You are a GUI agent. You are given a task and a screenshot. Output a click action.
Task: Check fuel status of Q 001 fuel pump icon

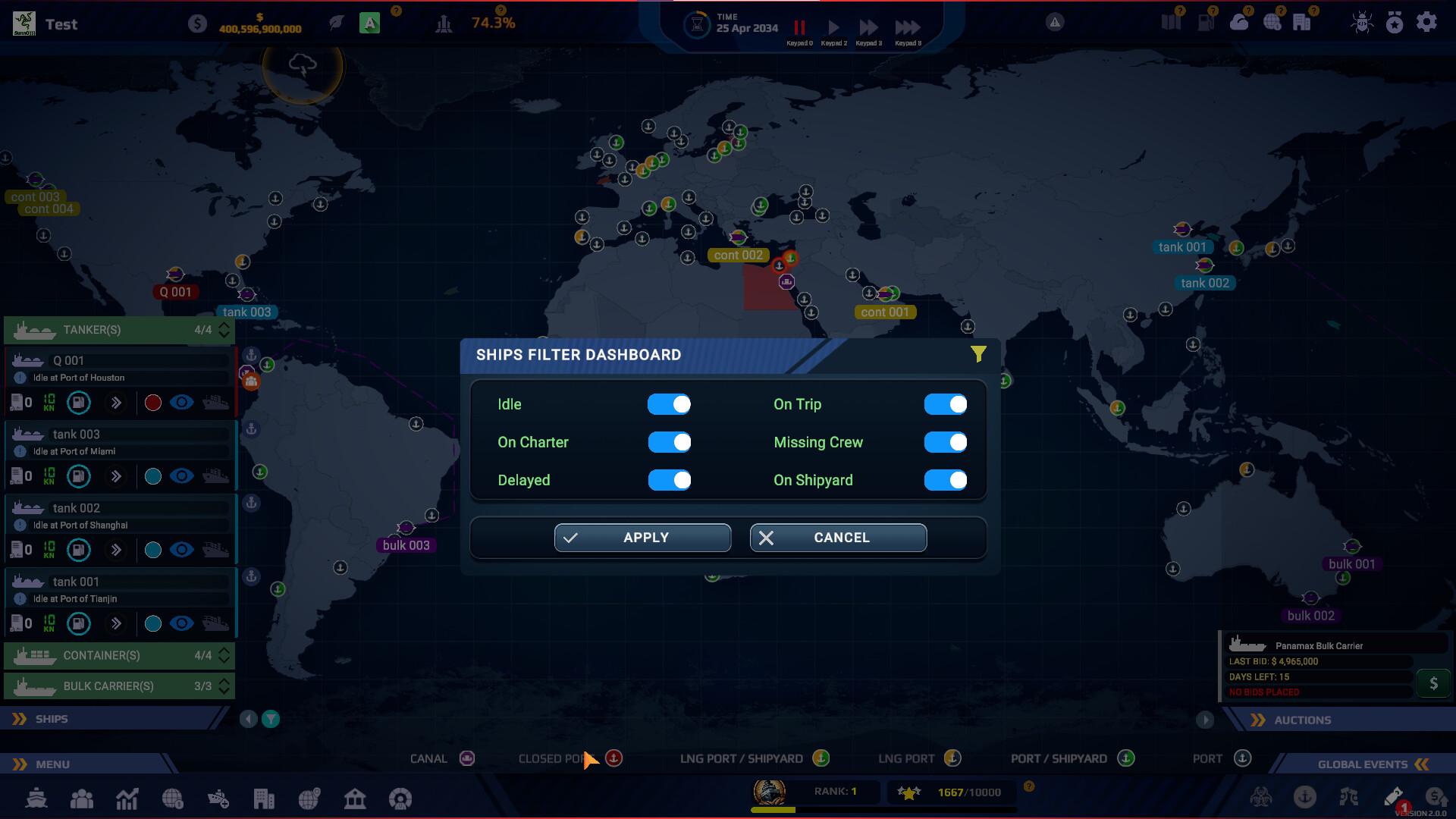(79, 403)
